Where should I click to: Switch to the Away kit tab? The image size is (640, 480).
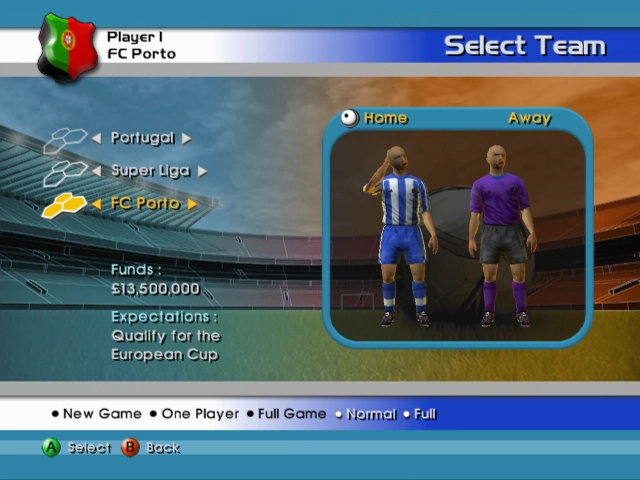click(x=529, y=118)
